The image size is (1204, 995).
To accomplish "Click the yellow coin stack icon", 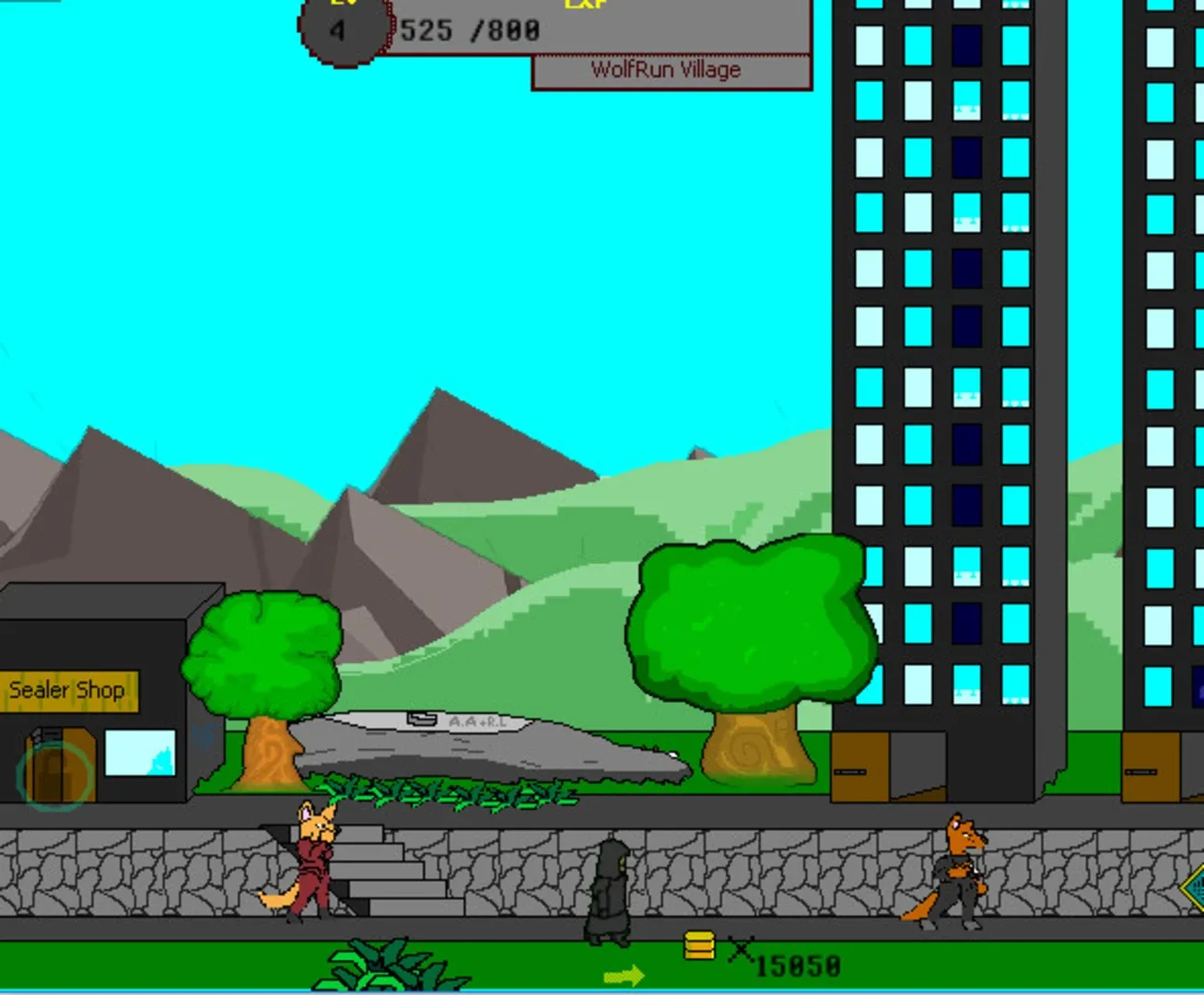I will tap(697, 944).
